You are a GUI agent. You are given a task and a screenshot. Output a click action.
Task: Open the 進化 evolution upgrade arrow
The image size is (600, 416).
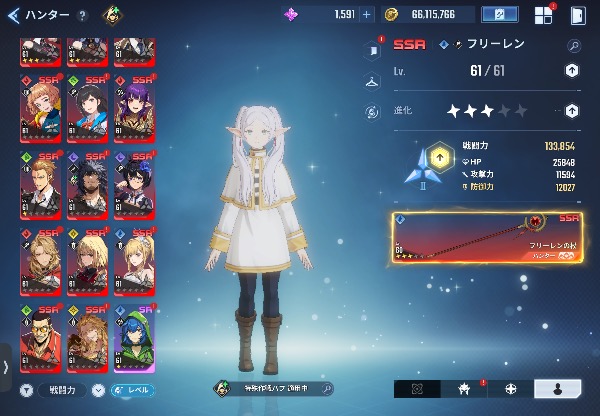[571, 111]
